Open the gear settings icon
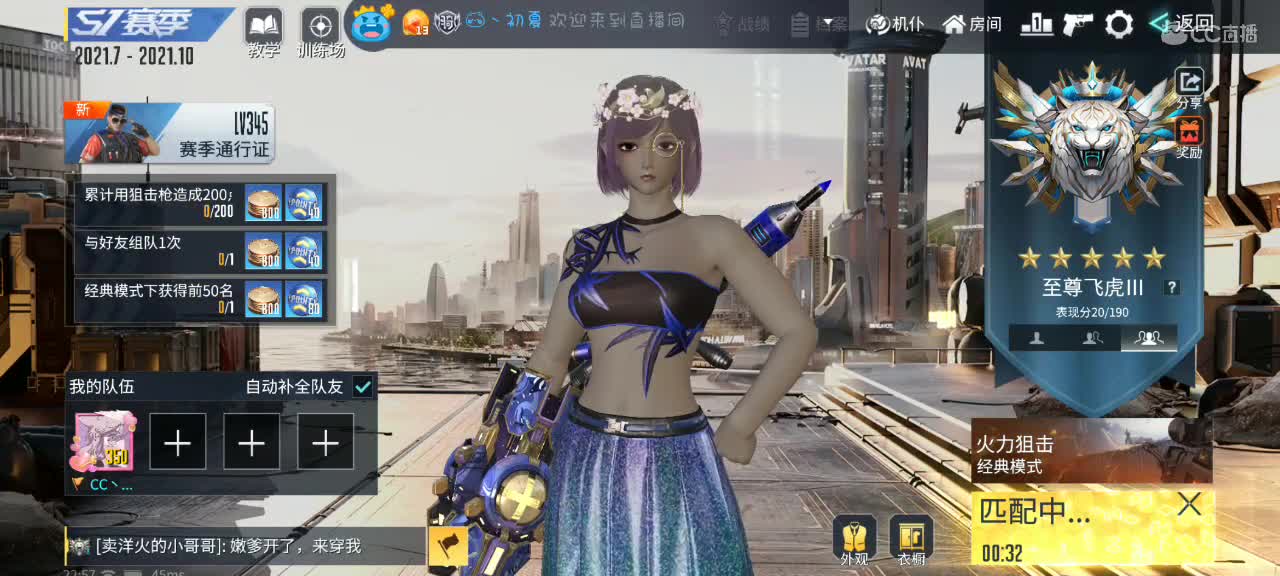The height and width of the screenshot is (576, 1280). pyautogui.click(x=1119, y=24)
